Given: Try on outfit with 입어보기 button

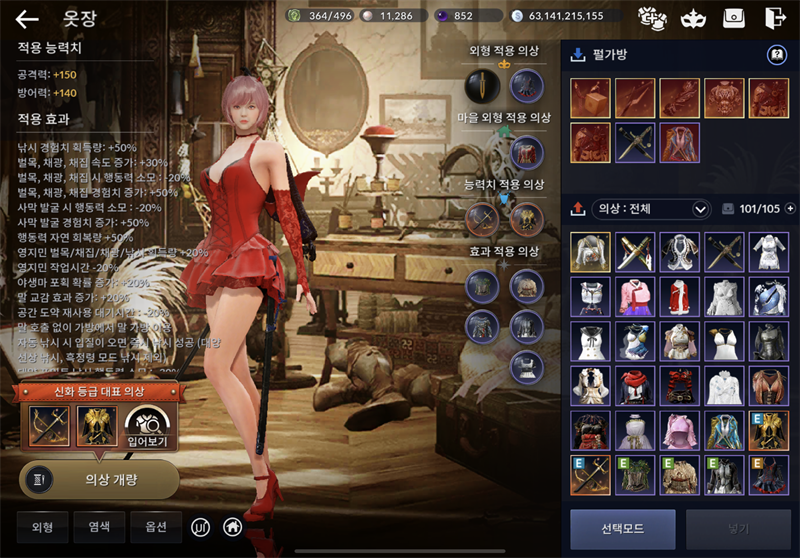Looking at the screenshot, I should (148, 426).
